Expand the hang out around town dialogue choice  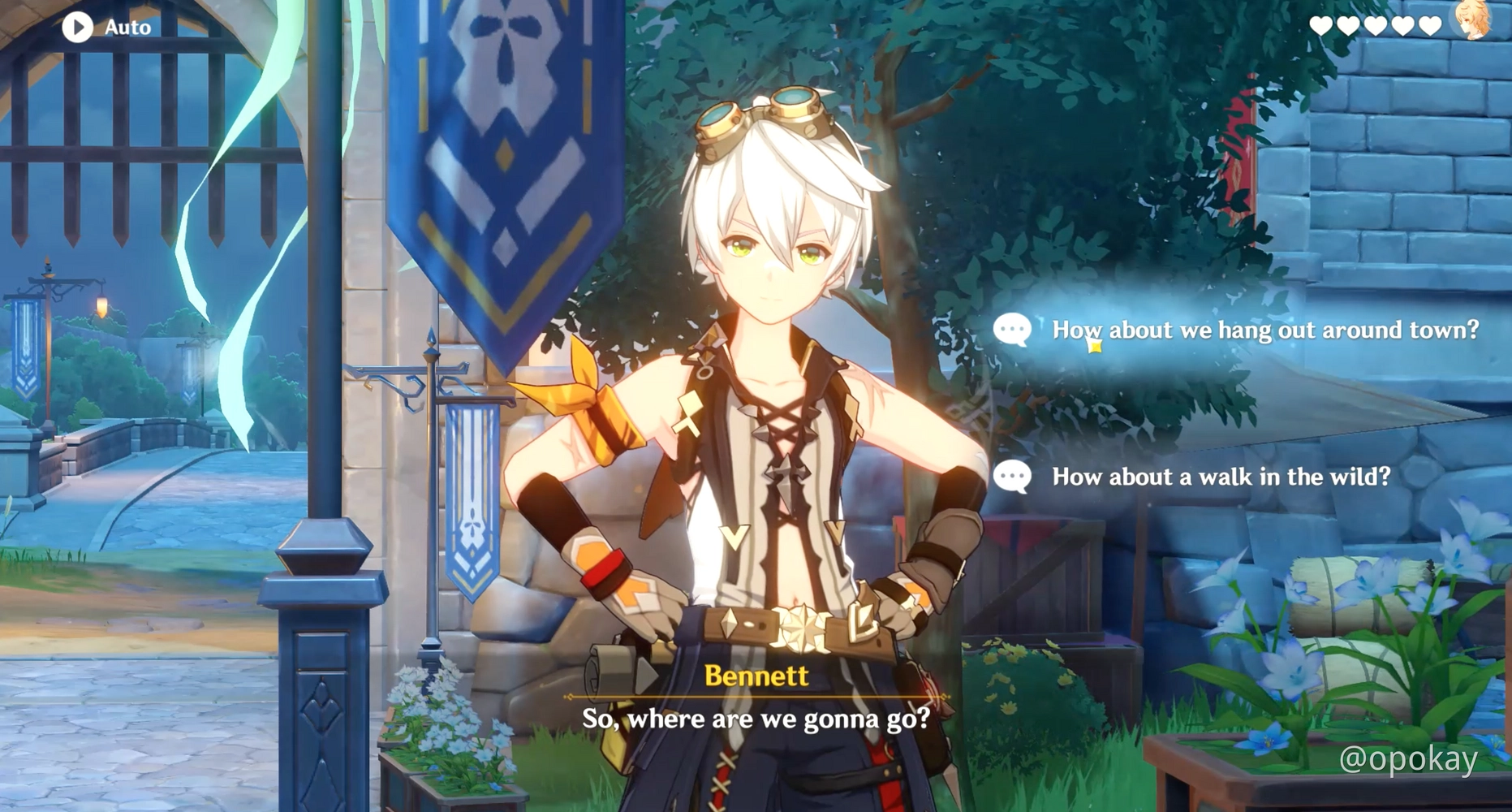click(x=1266, y=329)
